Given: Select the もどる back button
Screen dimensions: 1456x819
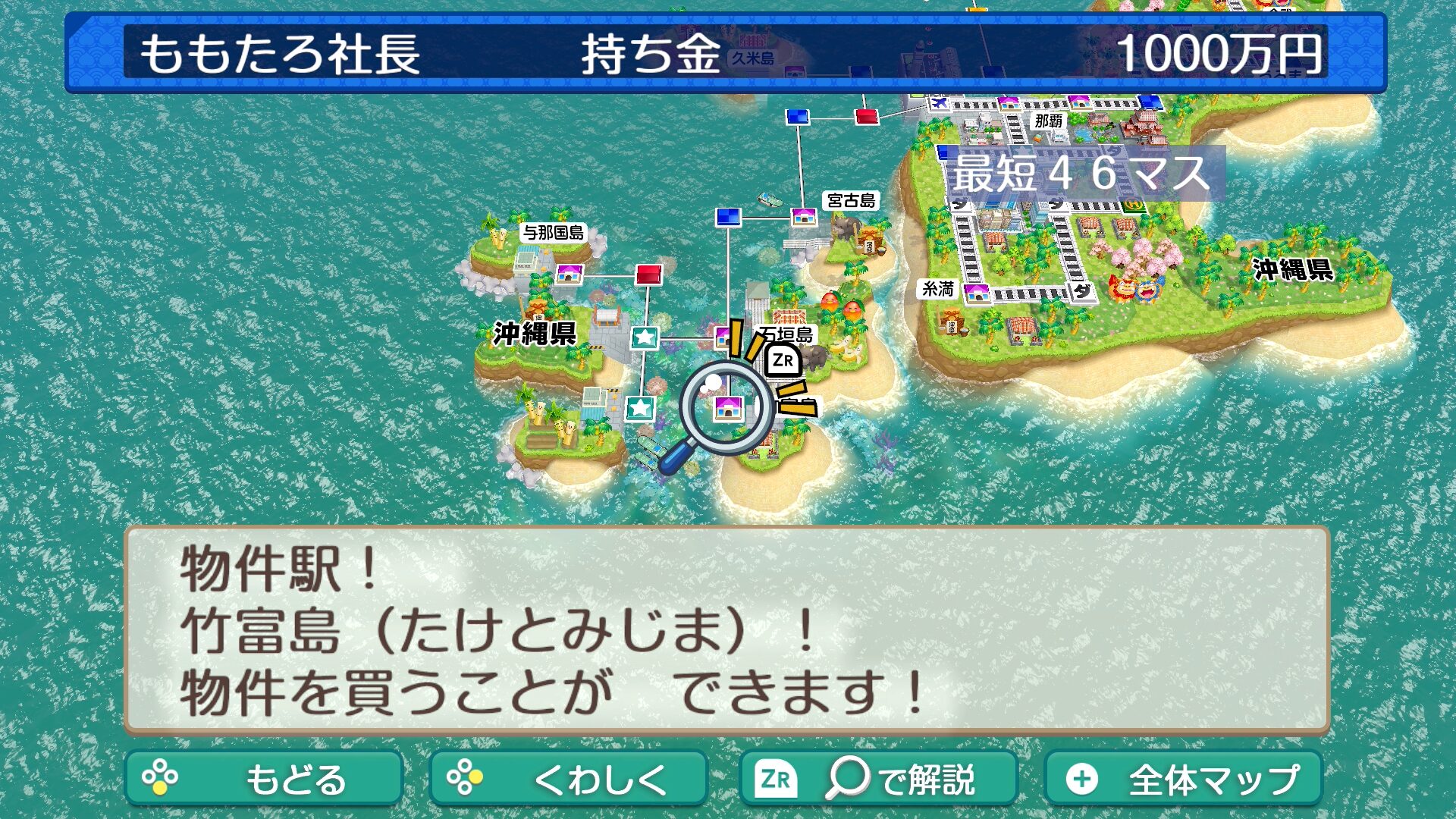Looking at the screenshot, I should click(263, 778).
